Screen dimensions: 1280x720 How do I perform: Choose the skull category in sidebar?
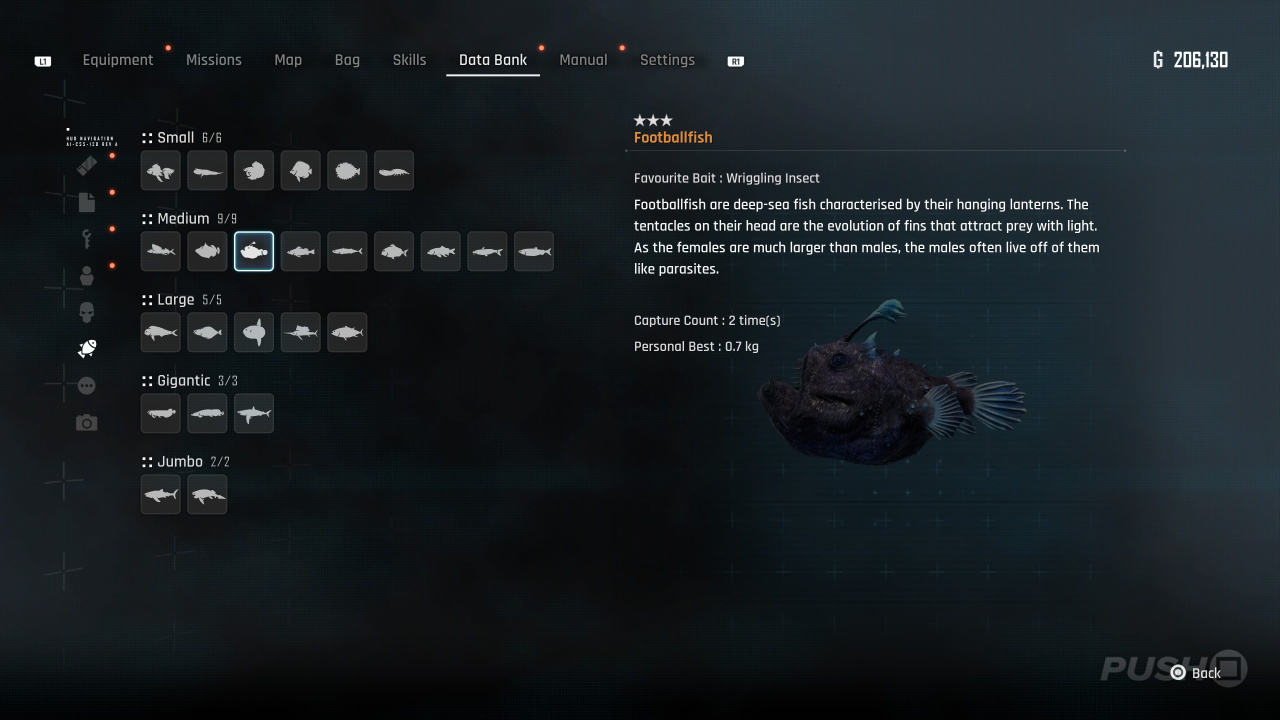(x=87, y=312)
